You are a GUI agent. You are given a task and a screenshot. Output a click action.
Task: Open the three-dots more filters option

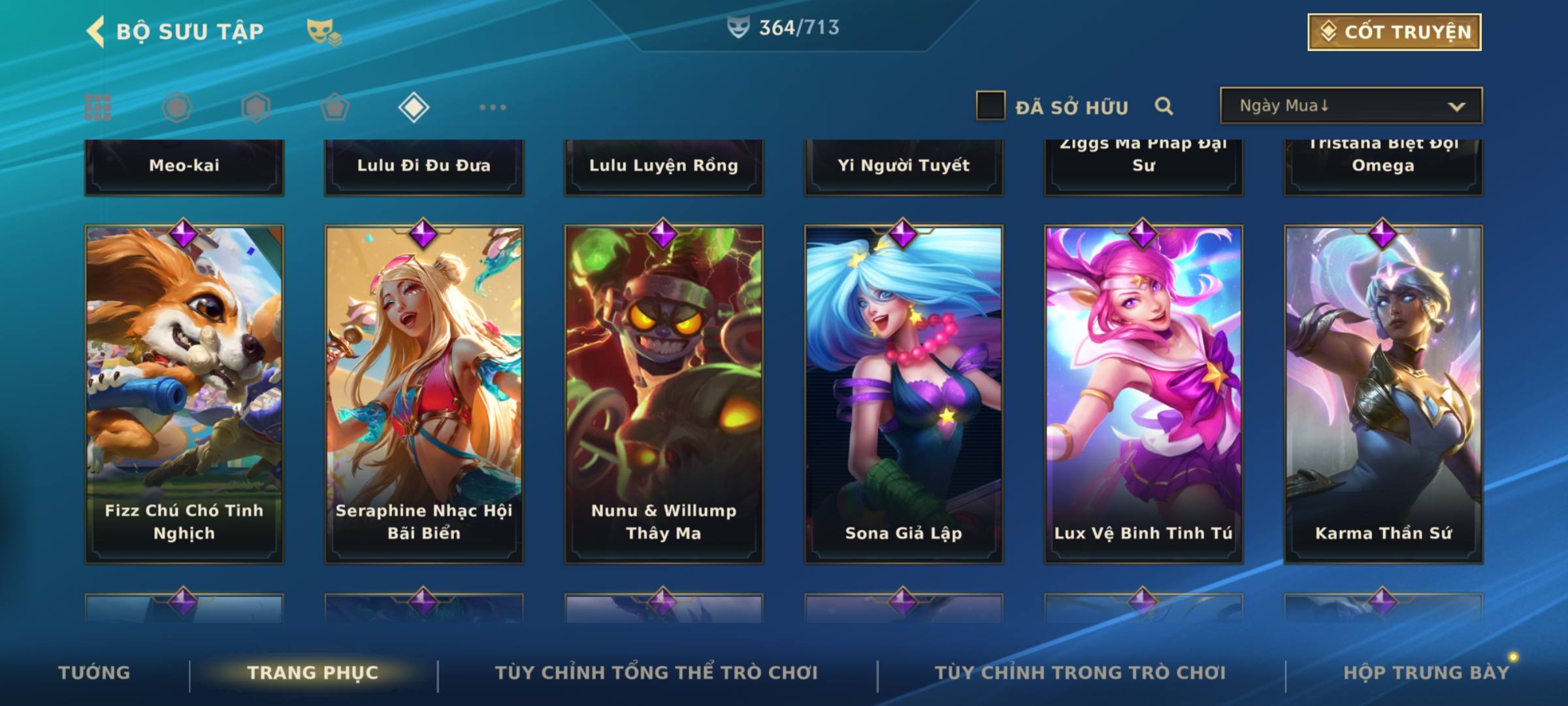point(493,107)
